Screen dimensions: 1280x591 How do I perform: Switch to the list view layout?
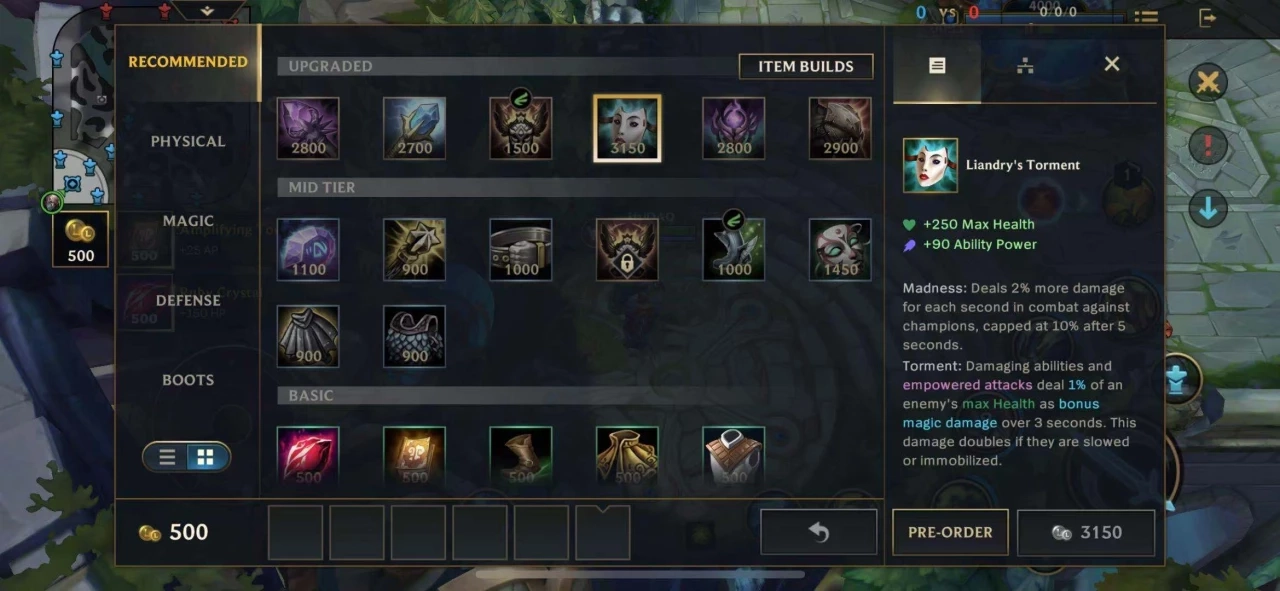[x=168, y=457]
